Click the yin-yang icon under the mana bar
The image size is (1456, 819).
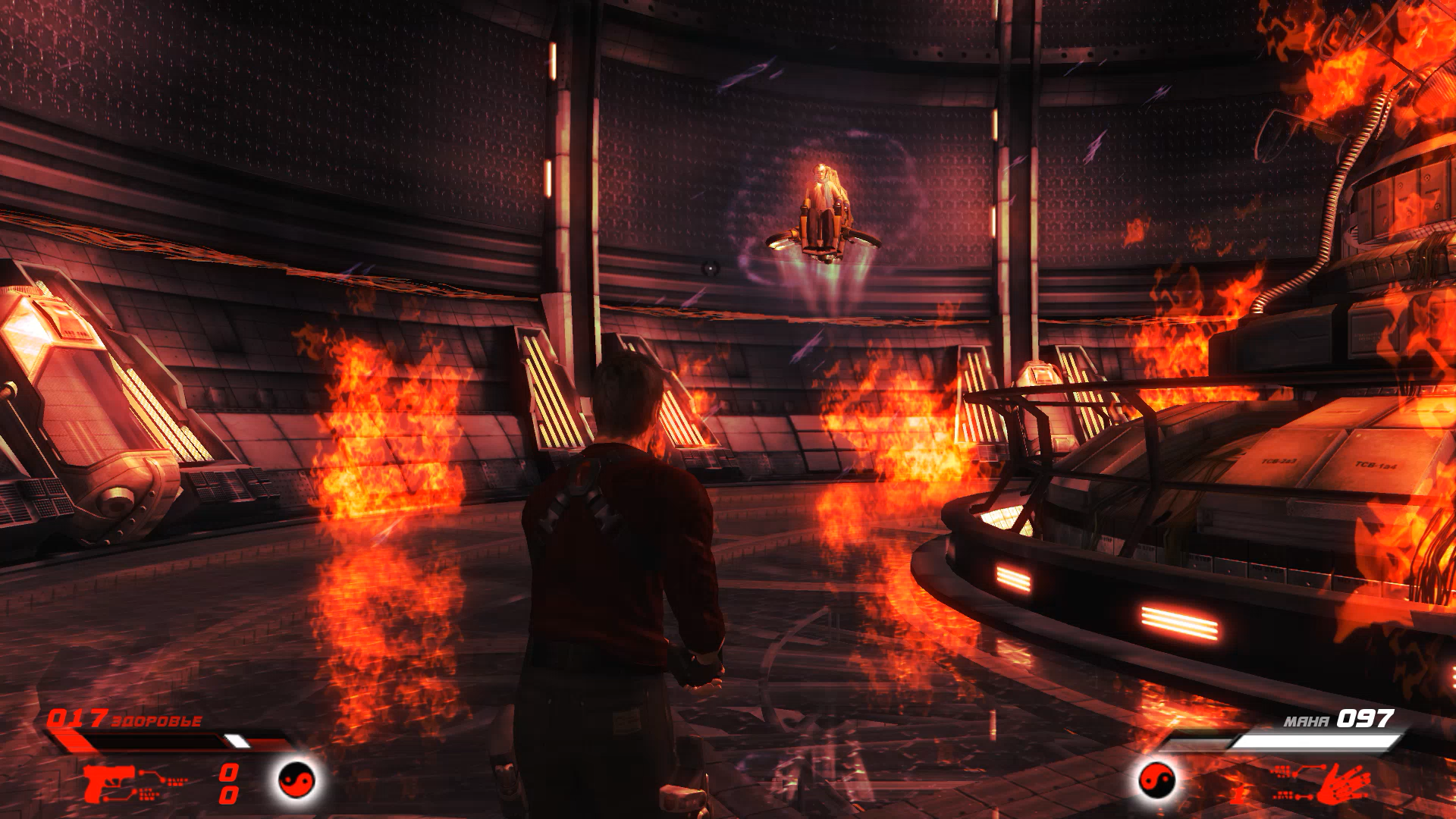pyautogui.click(x=1157, y=780)
